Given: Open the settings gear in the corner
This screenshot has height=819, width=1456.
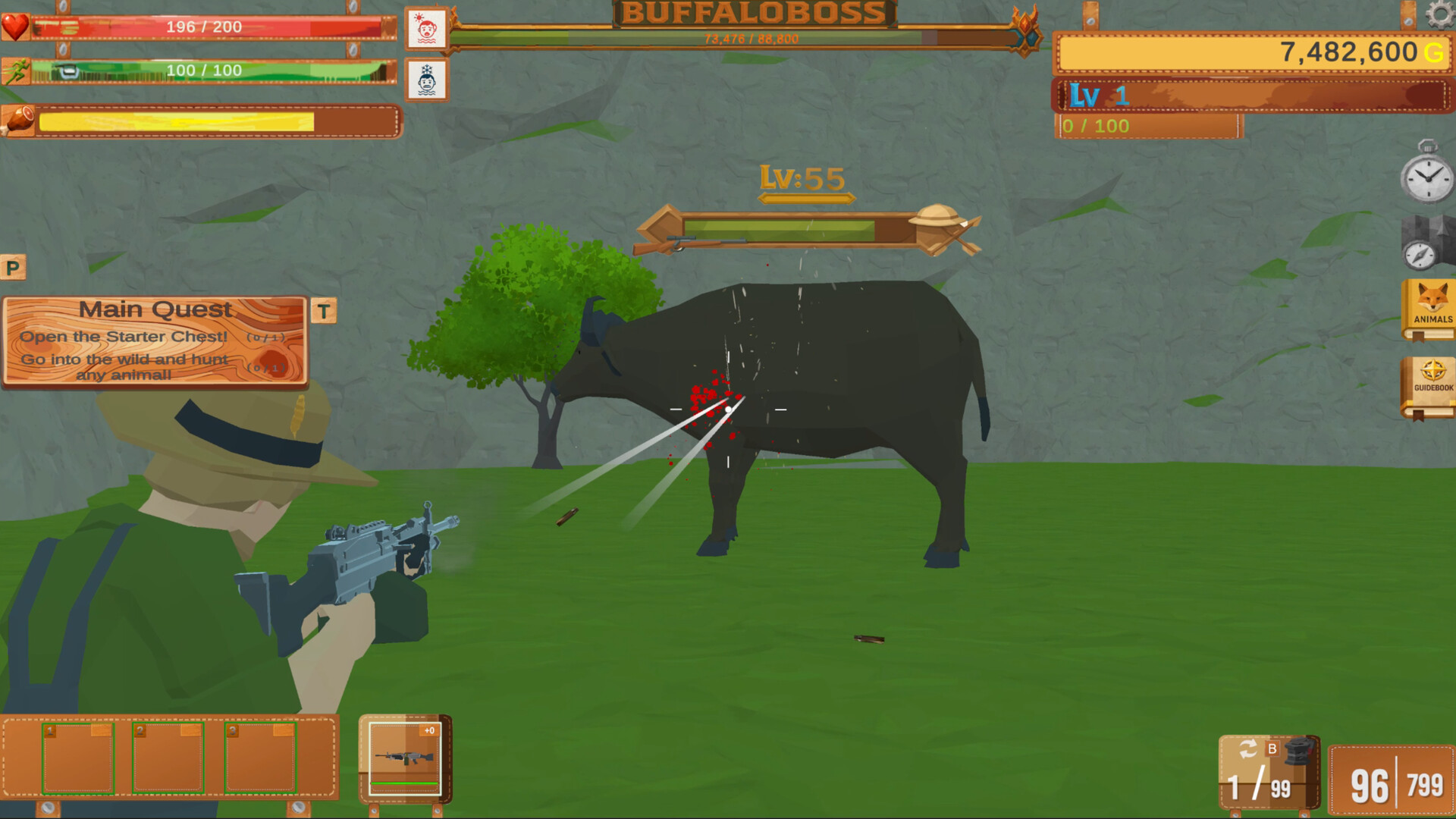Looking at the screenshot, I should coord(1438,14).
